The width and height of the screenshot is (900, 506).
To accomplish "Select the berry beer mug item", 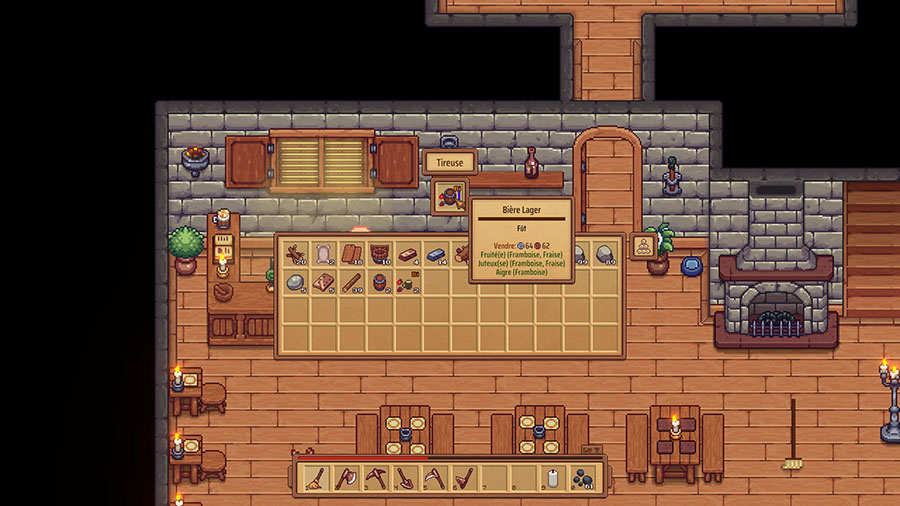I will 407,284.
